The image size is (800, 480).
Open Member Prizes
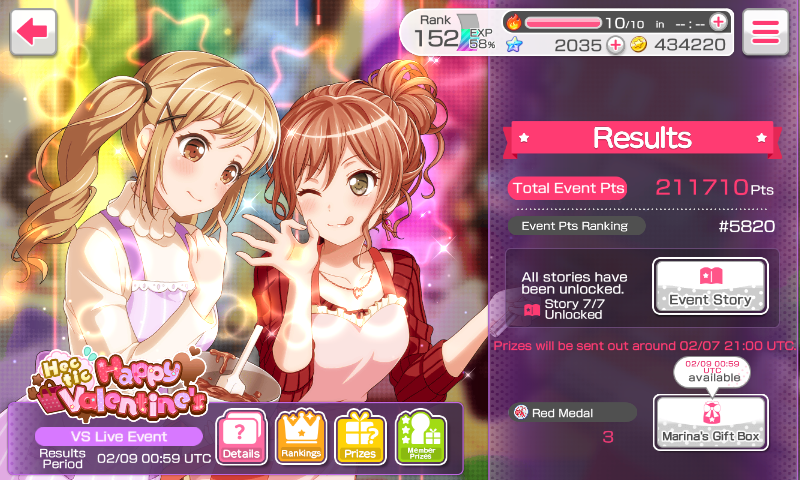(420, 437)
